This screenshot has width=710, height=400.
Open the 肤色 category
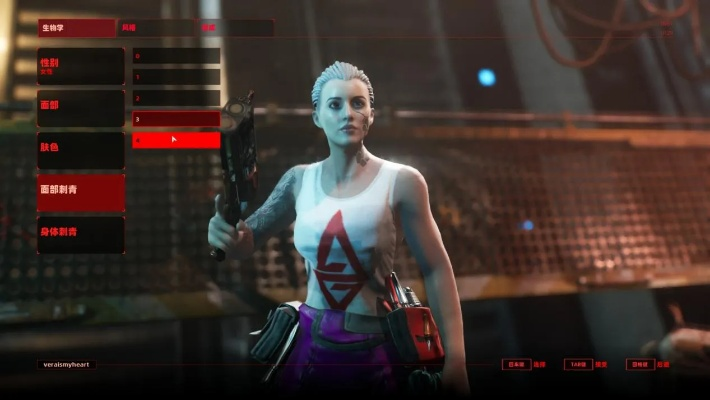[x=81, y=150]
